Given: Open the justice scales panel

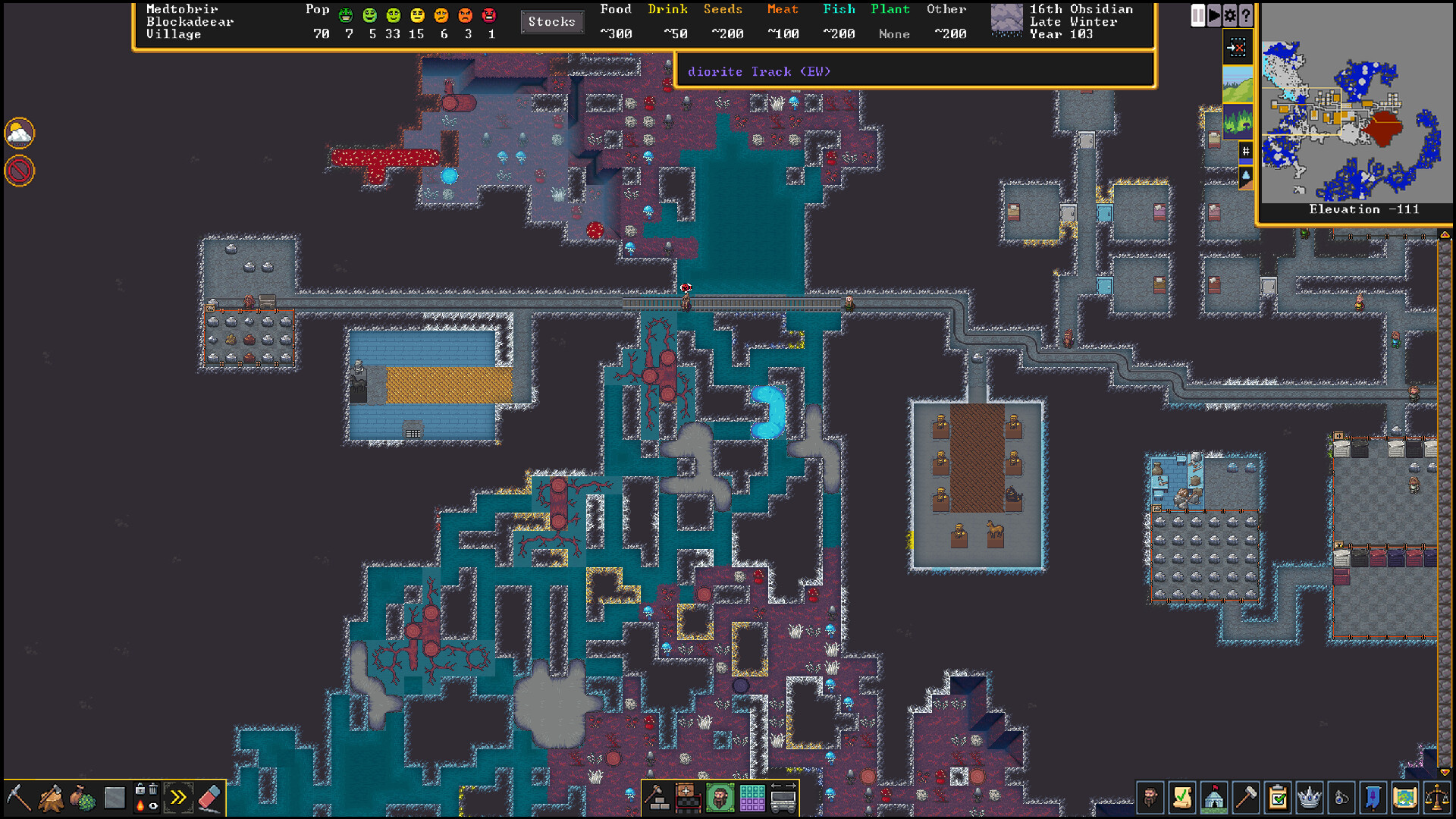Looking at the screenshot, I should point(1438,798).
